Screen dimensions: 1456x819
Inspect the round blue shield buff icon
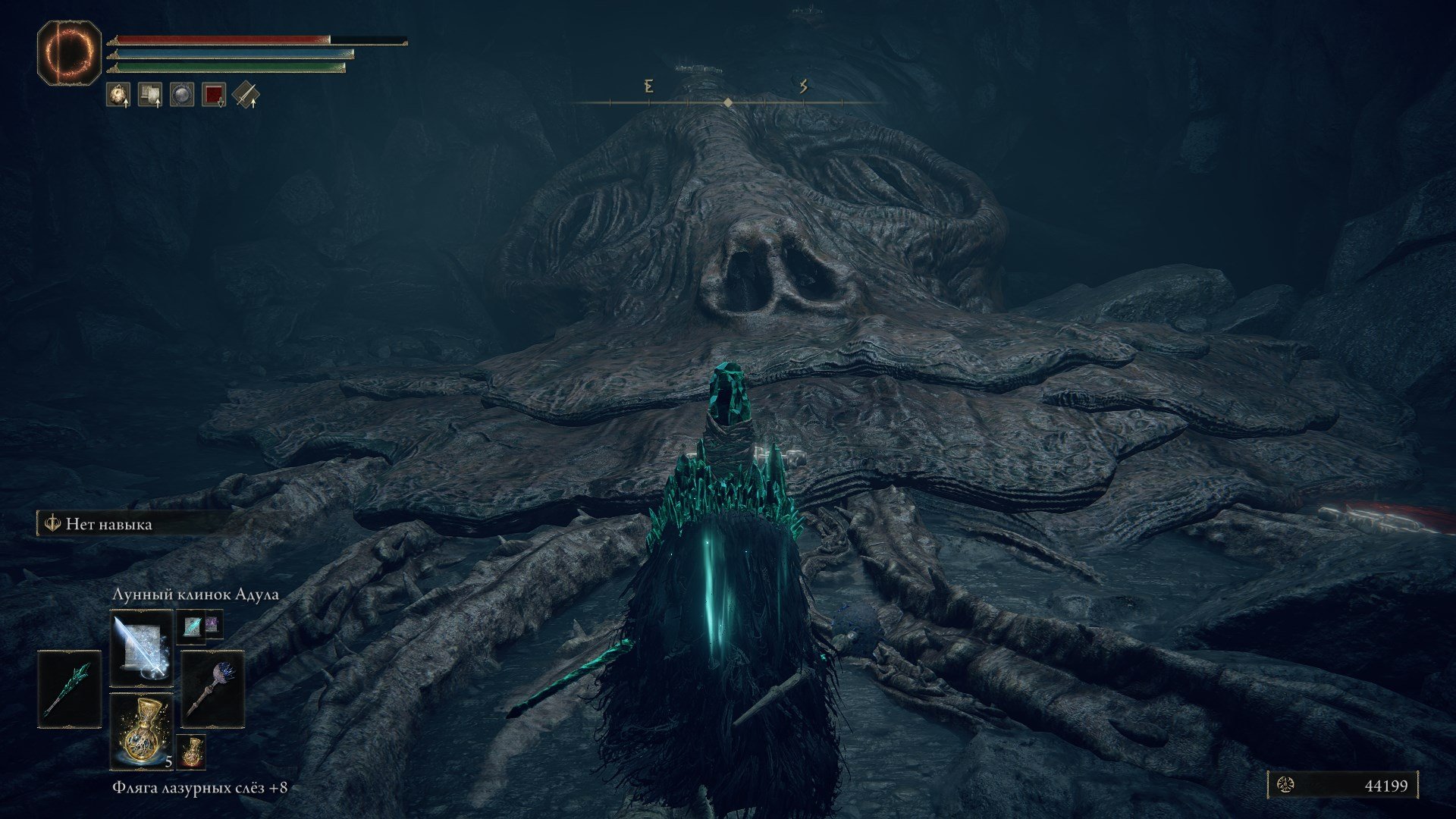point(182,95)
